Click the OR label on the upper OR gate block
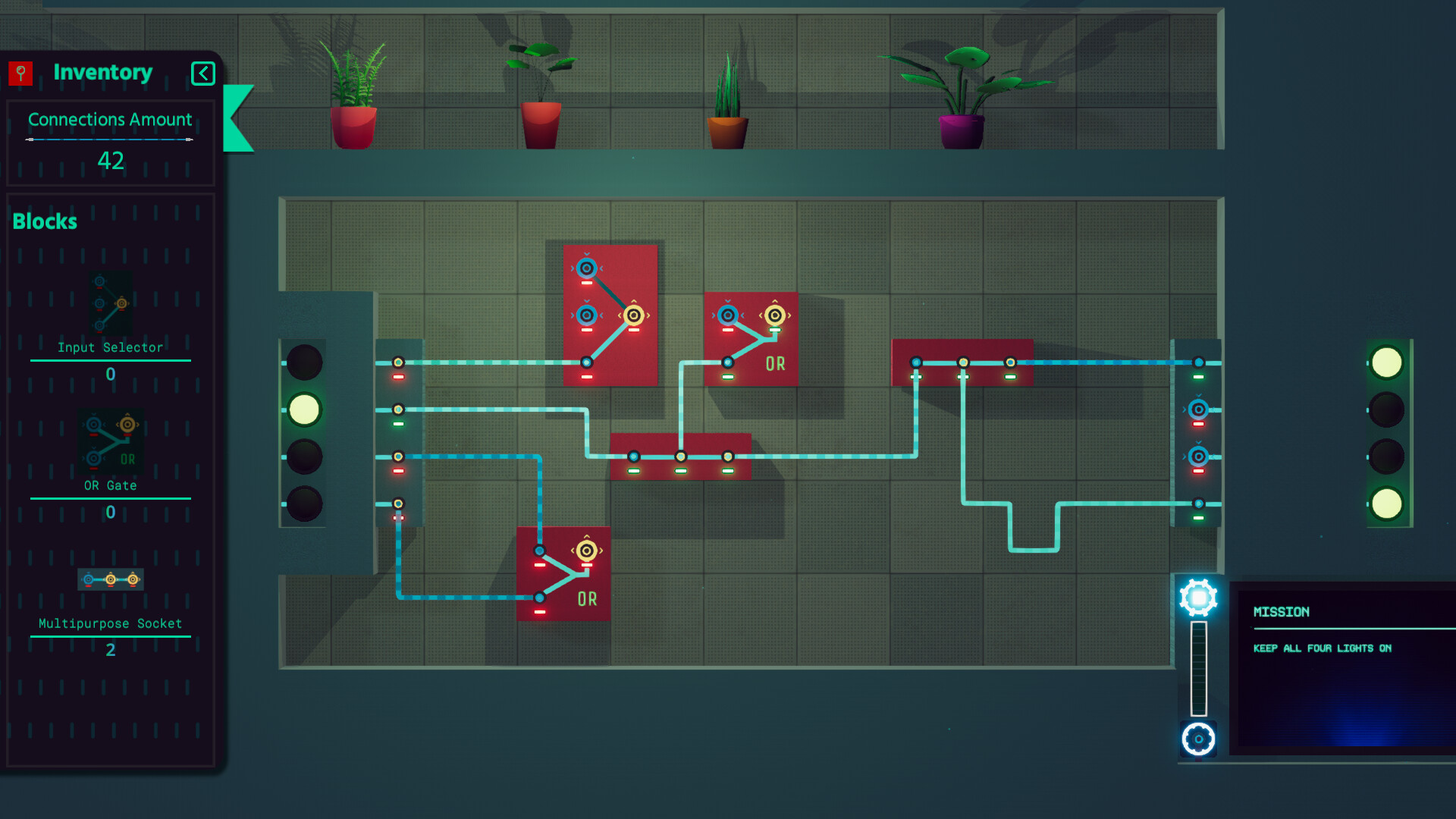Viewport: 1456px width, 819px height. pos(776,364)
